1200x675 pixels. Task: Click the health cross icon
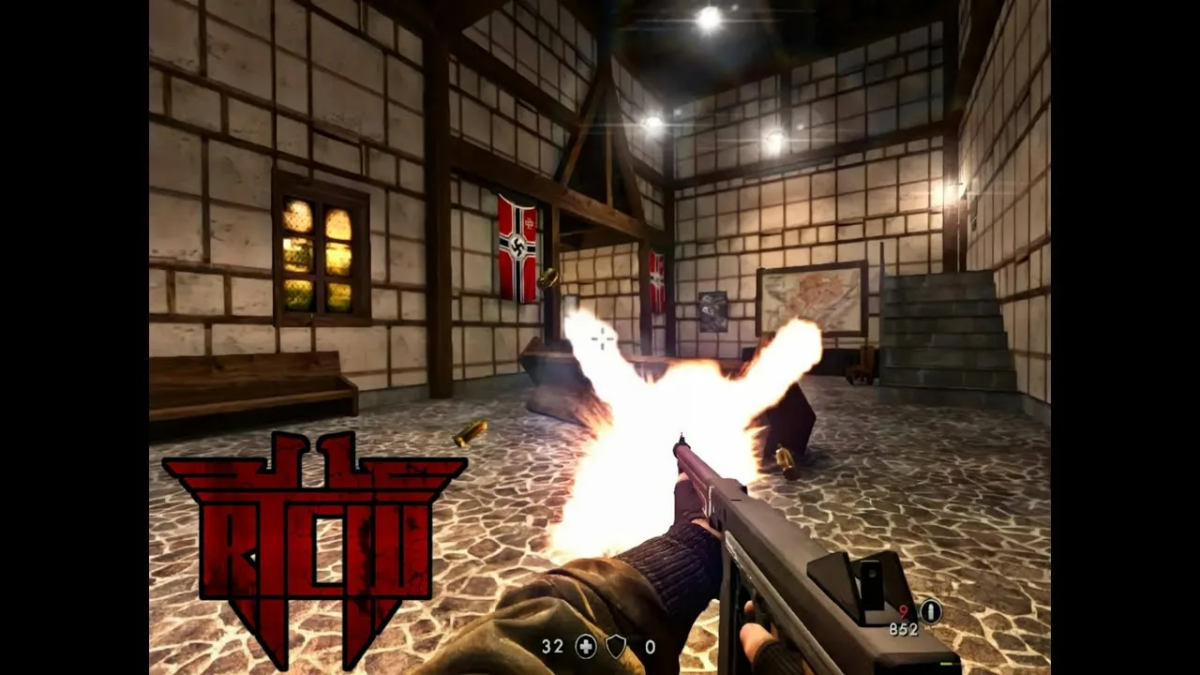(x=585, y=647)
